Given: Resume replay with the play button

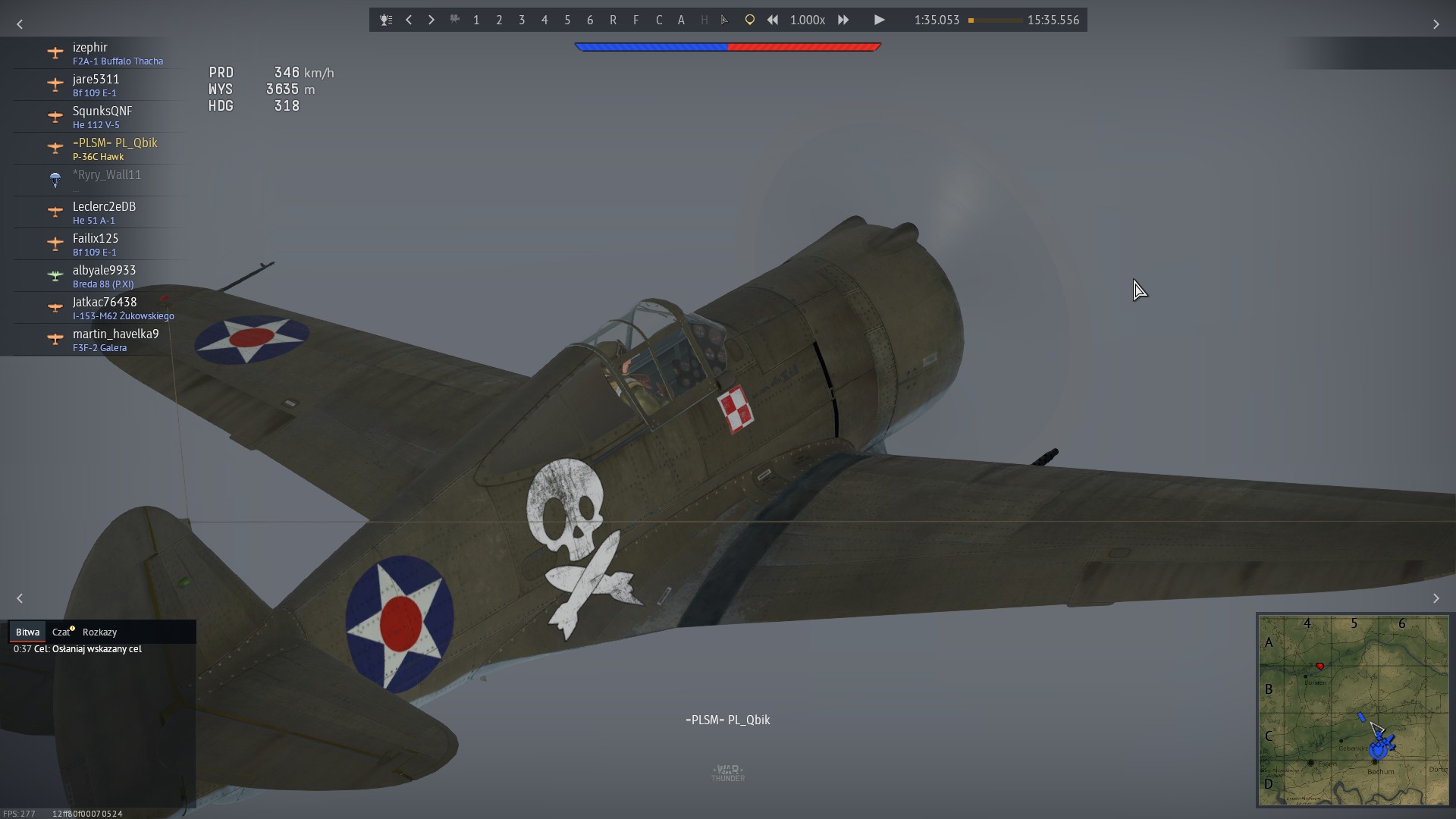Looking at the screenshot, I should (x=879, y=20).
